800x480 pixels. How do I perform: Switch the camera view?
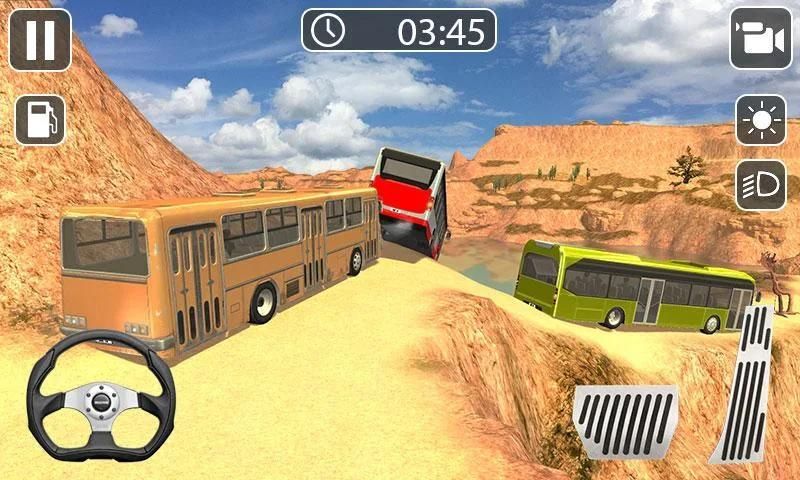760,39
